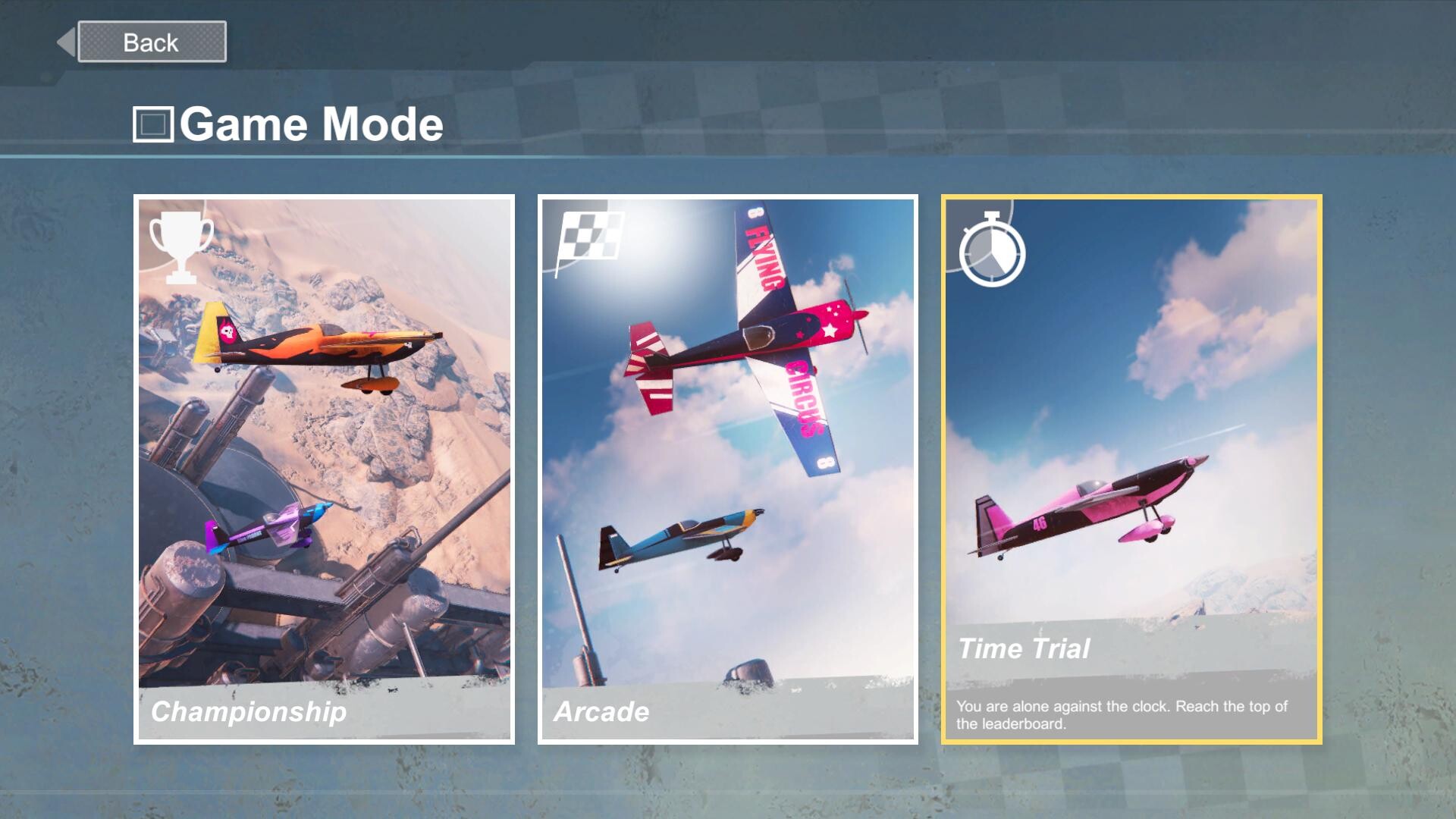Click the skull emblem on the orange plane's tail
Image resolution: width=1456 pixels, height=819 pixels.
point(227,331)
